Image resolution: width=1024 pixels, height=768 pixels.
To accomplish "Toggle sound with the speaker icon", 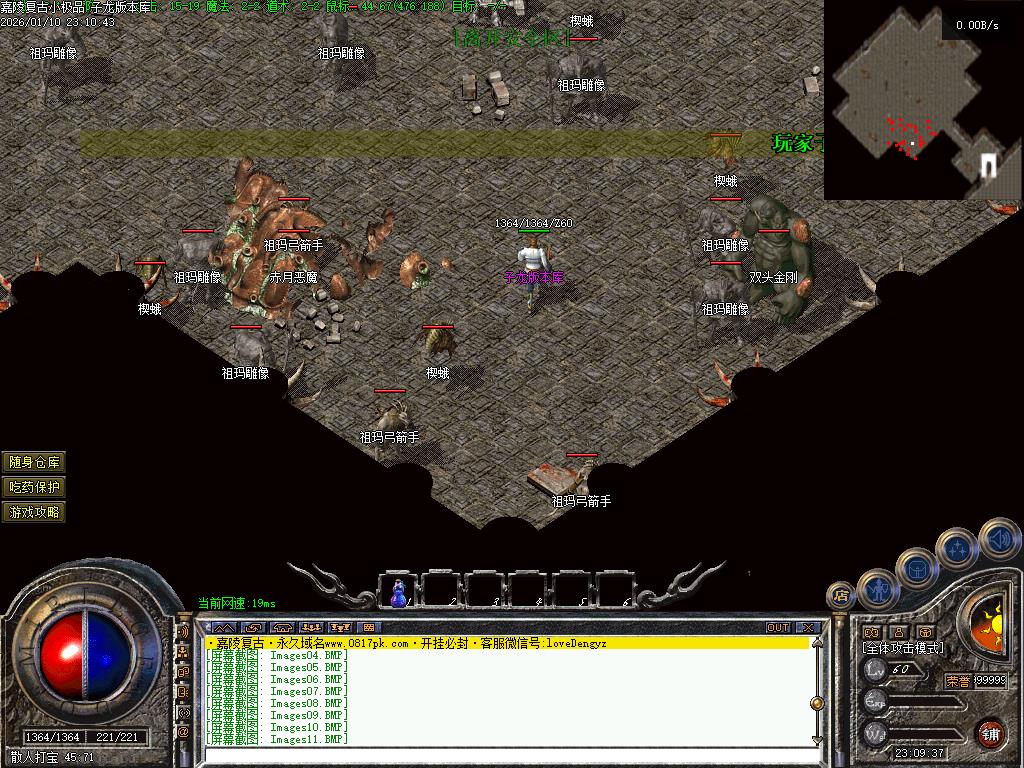I will coord(998,538).
